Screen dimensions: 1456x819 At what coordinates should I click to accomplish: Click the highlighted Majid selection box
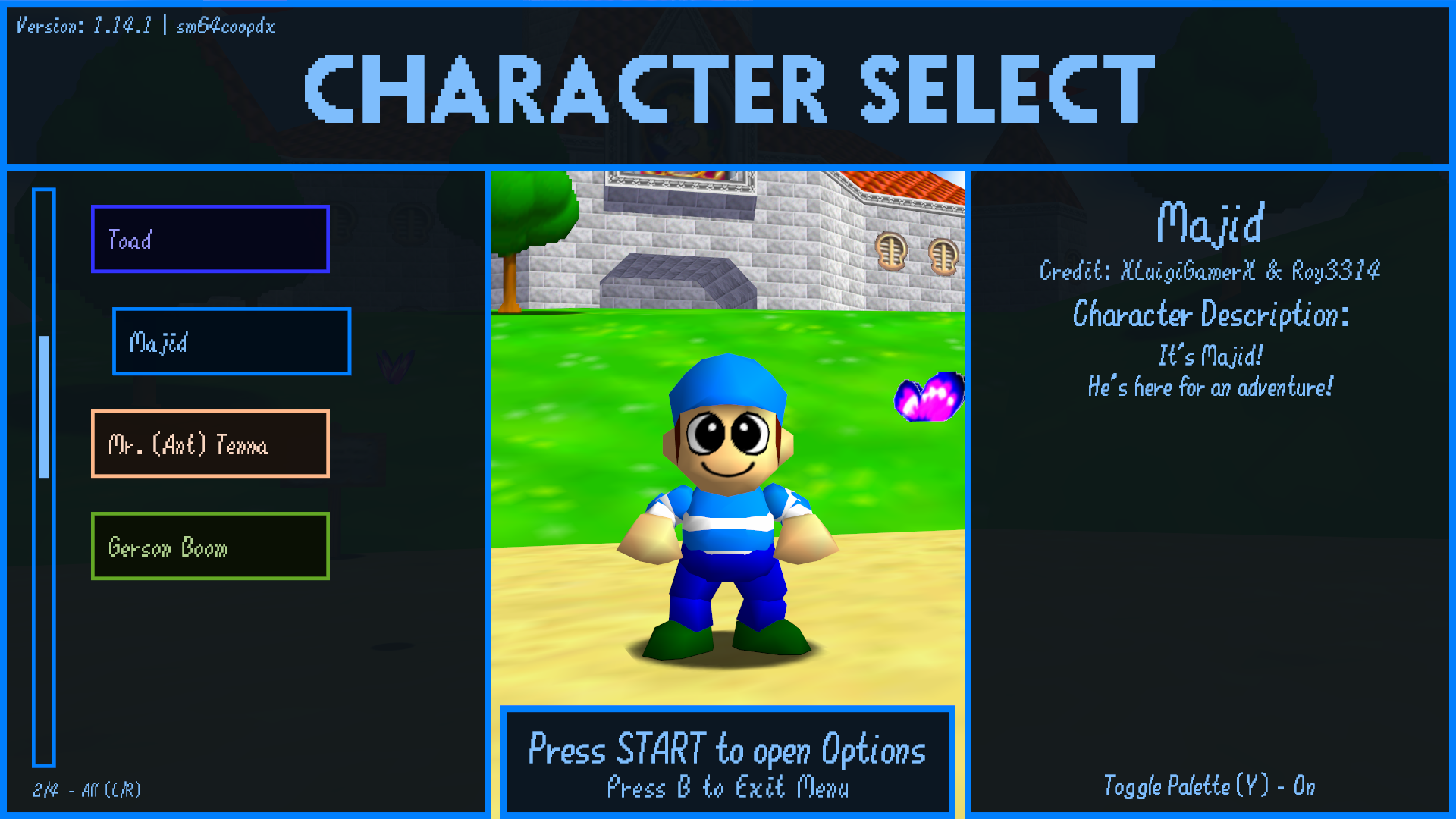[231, 341]
